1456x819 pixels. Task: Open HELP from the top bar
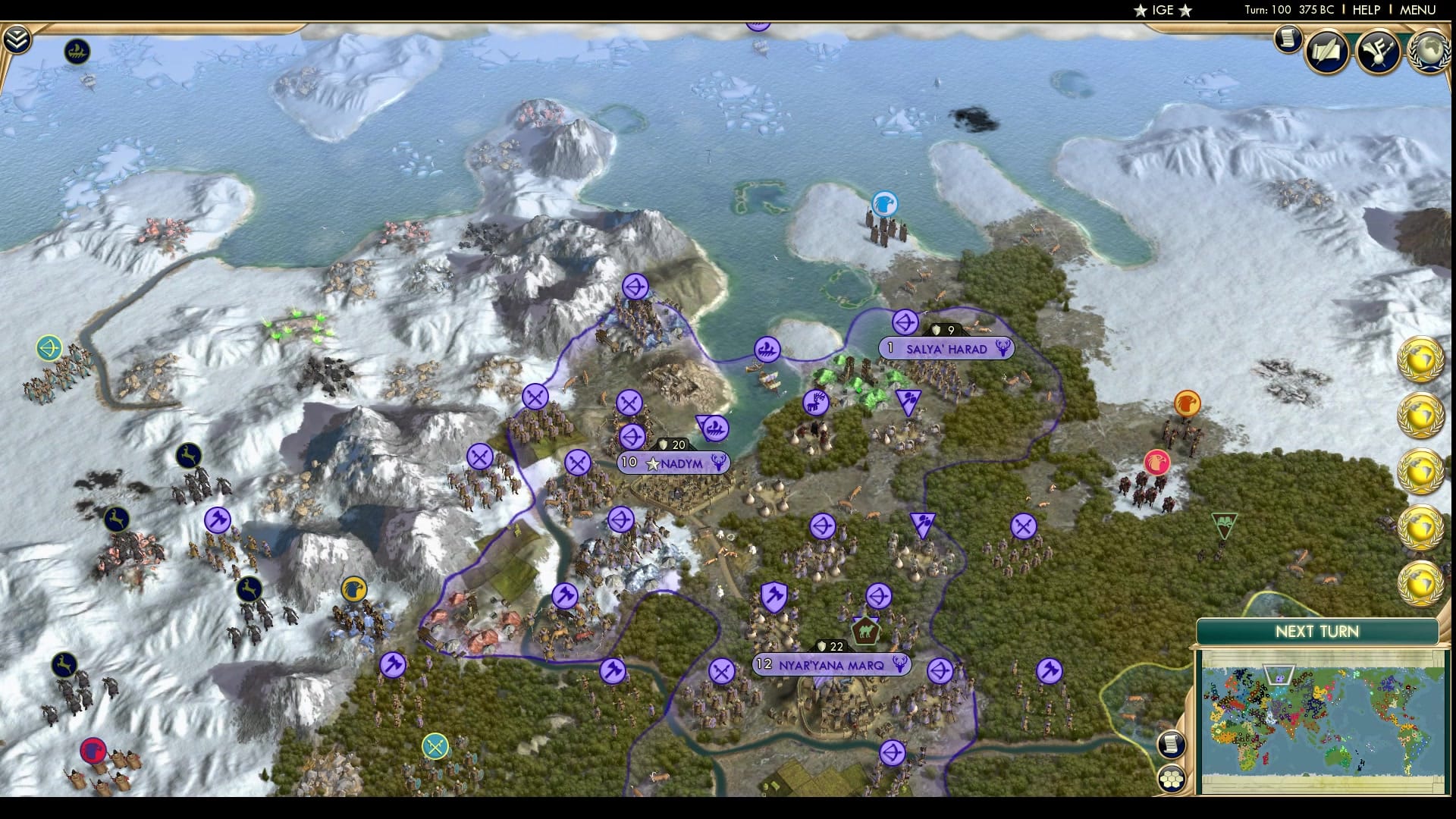(1365, 11)
